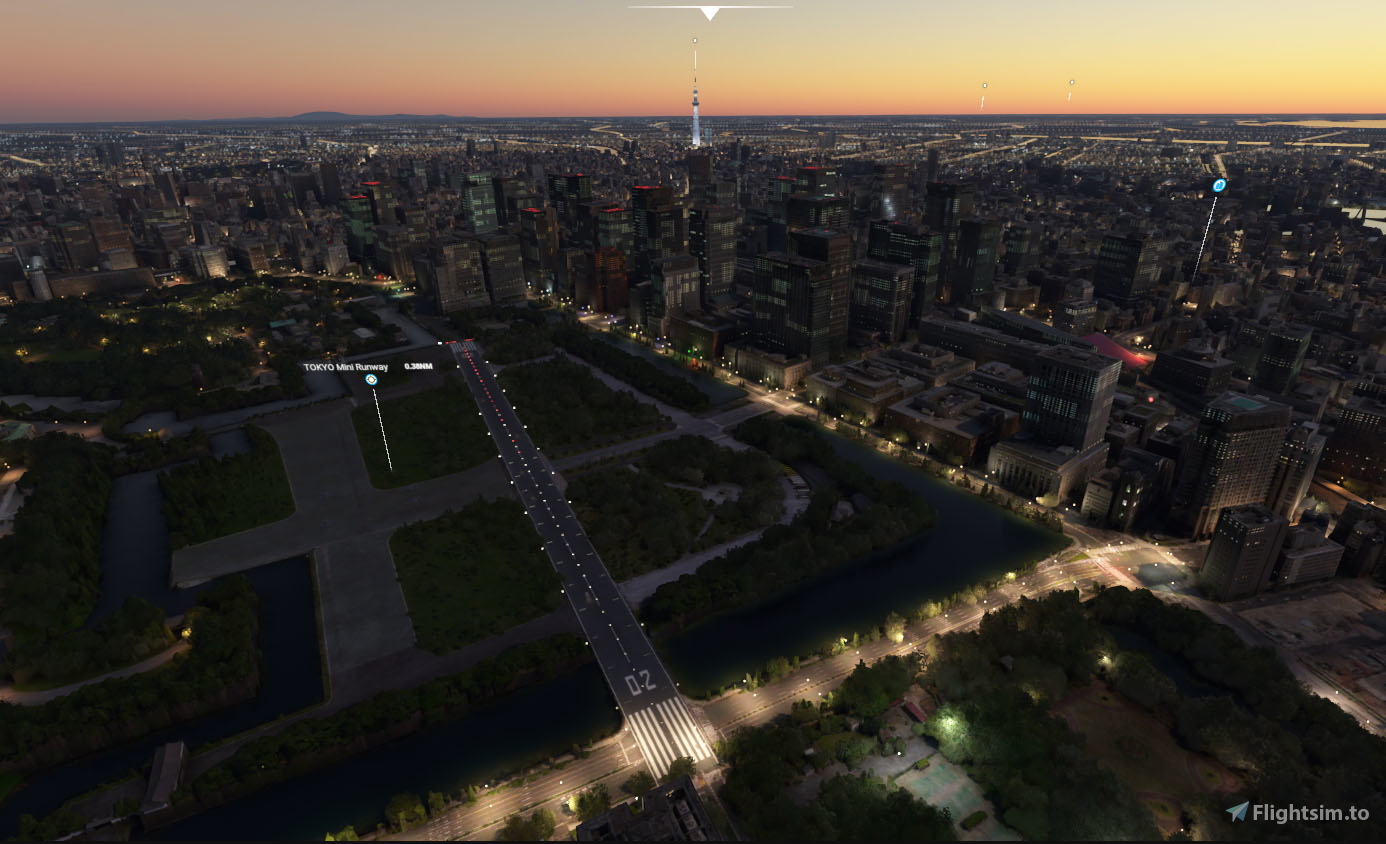Image resolution: width=1386 pixels, height=844 pixels.
Task: Click the Tokyo Skytree POI dot on the horizon
Action: pyautogui.click(x=693, y=40)
